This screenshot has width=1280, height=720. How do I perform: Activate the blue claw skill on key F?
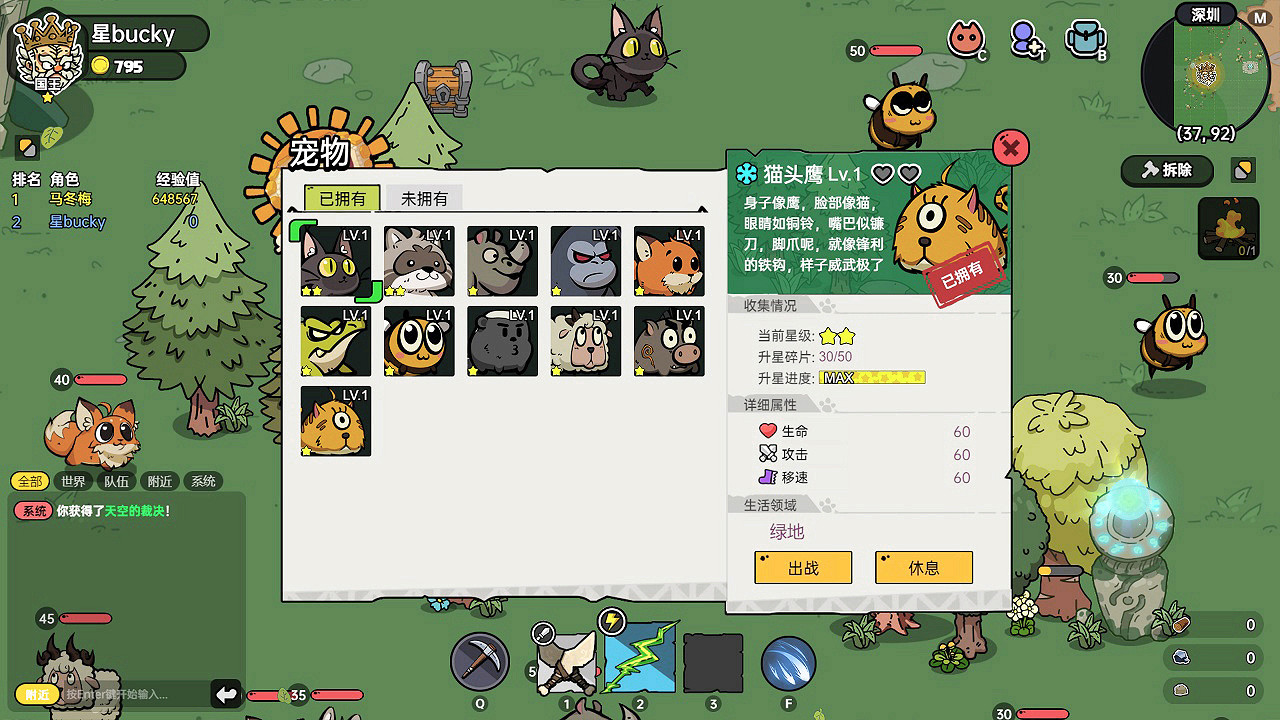pyautogui.click(x=790, y=661)
